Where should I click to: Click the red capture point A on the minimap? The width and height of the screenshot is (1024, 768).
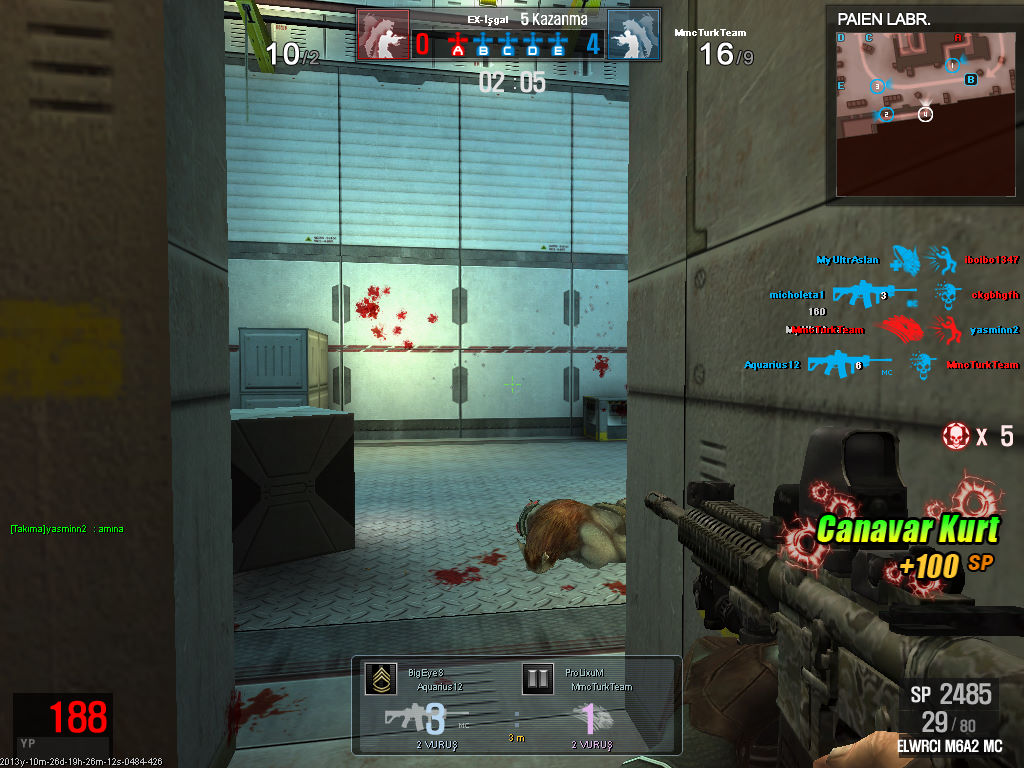(958, 38)
